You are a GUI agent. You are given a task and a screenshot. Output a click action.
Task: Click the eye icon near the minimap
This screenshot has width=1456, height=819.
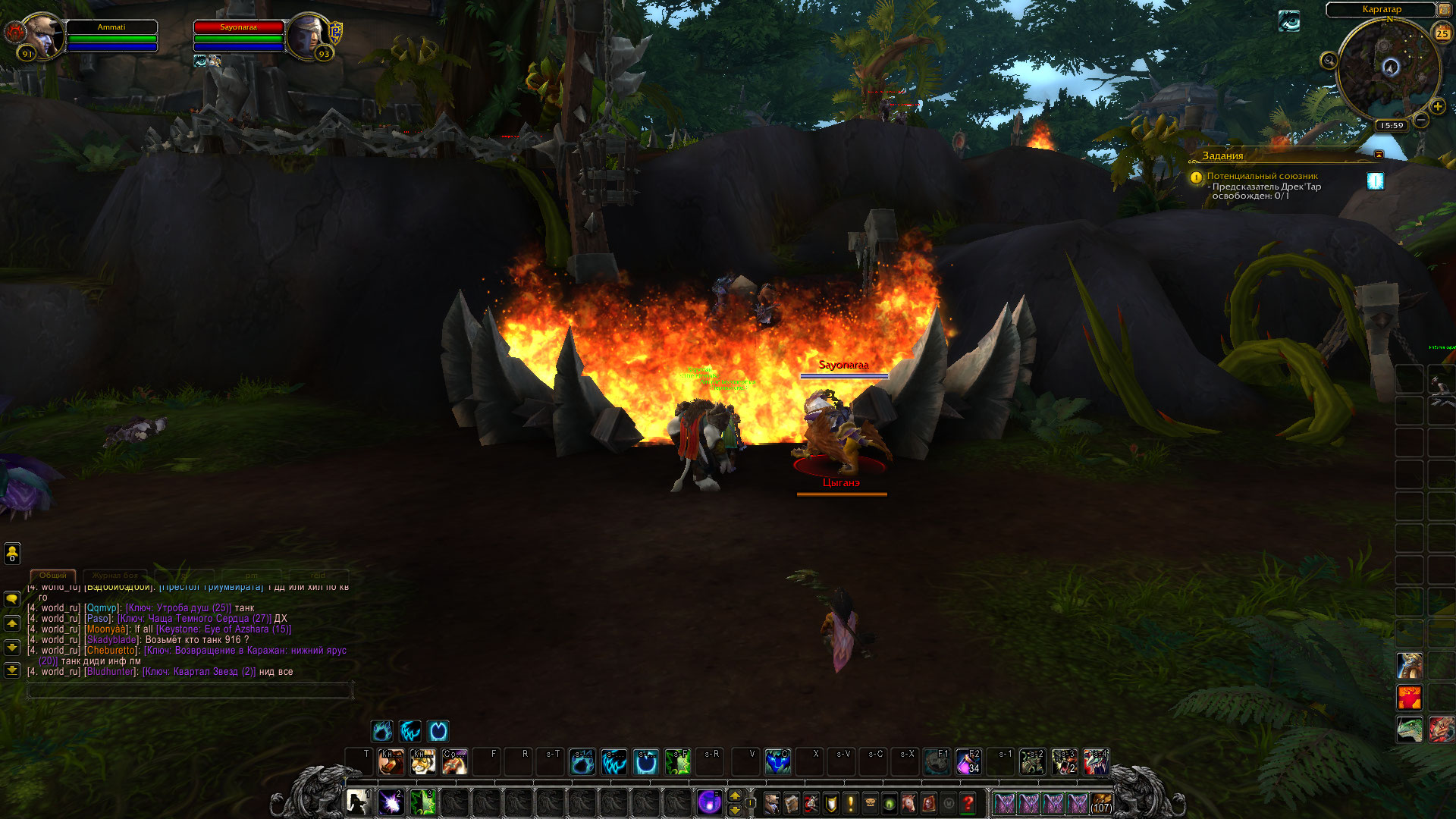(1289, 21)
